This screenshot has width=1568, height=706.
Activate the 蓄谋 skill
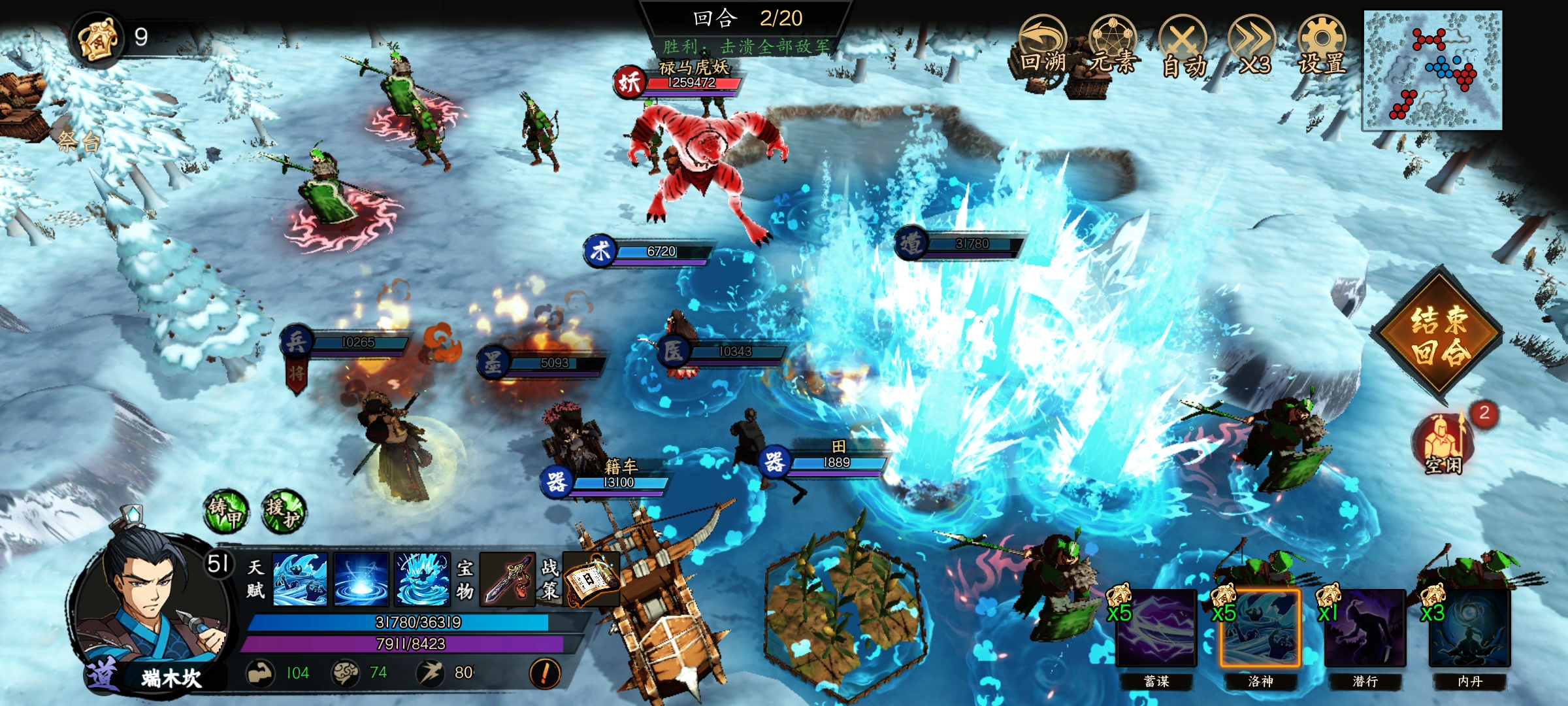click(1156, 628)
